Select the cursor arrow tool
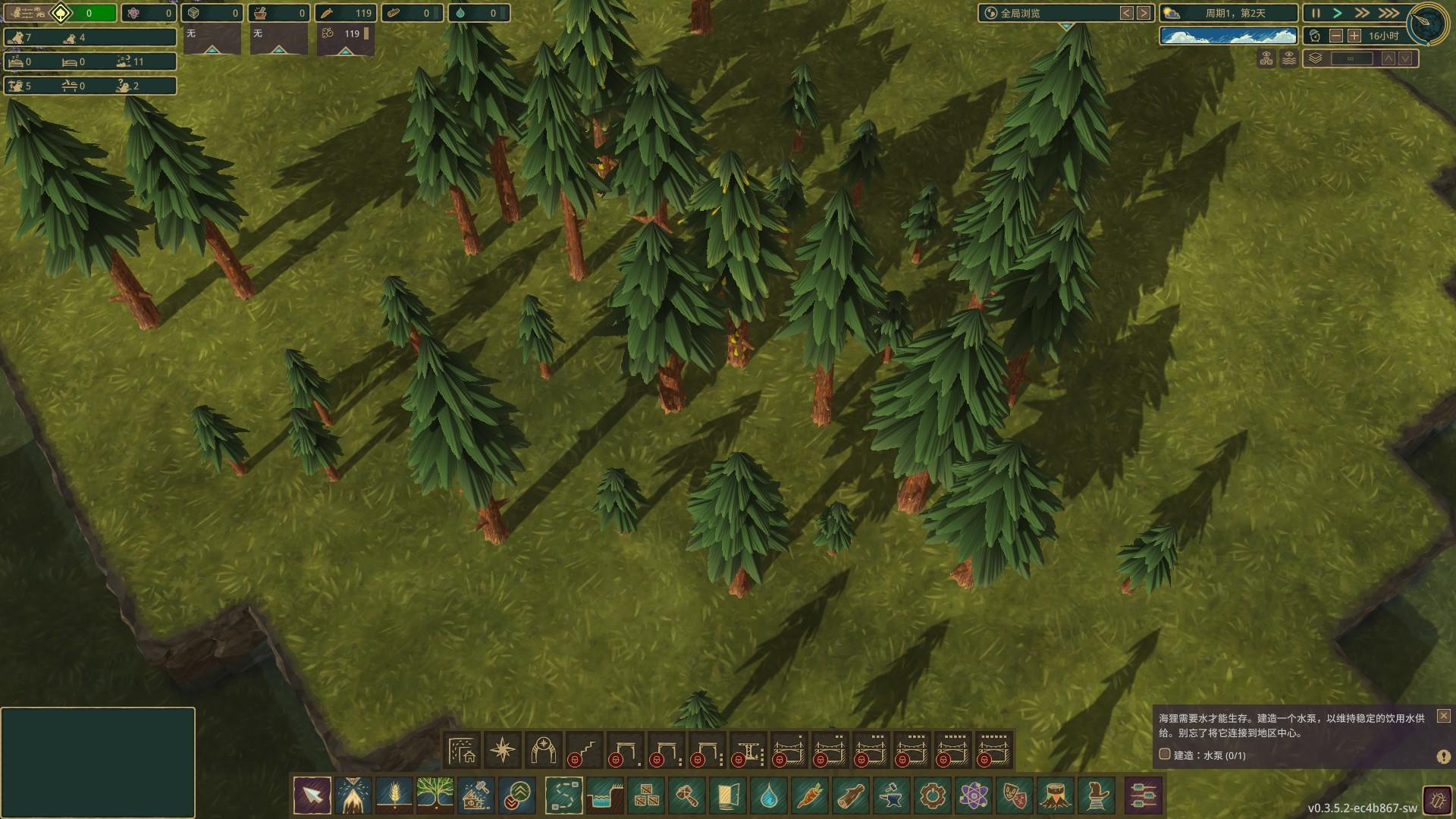This screenshot has width=1456, height=819. coord(312,796)
